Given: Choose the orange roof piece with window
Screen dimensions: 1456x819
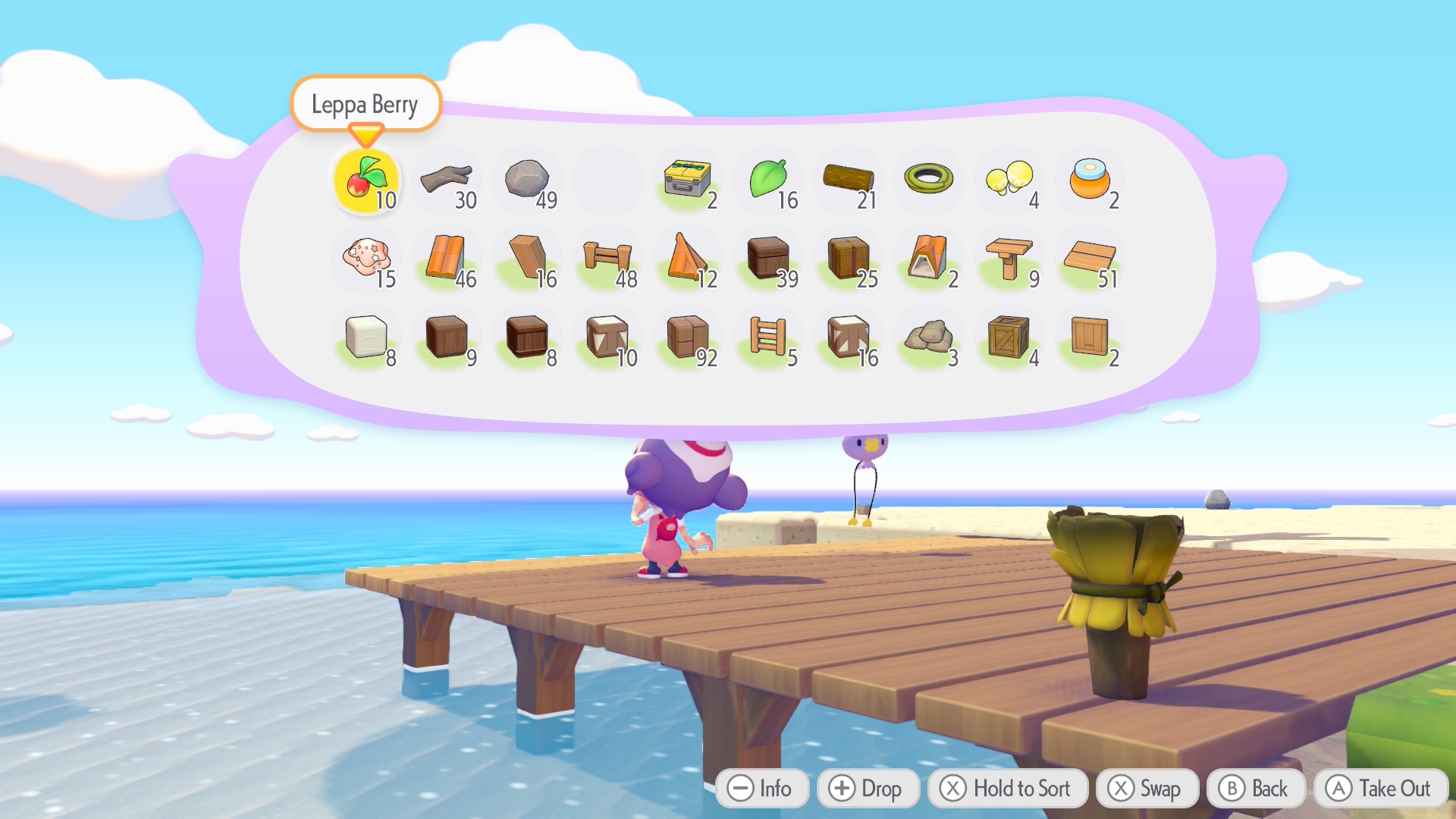Looking at the screenshot, I should 929,259.
